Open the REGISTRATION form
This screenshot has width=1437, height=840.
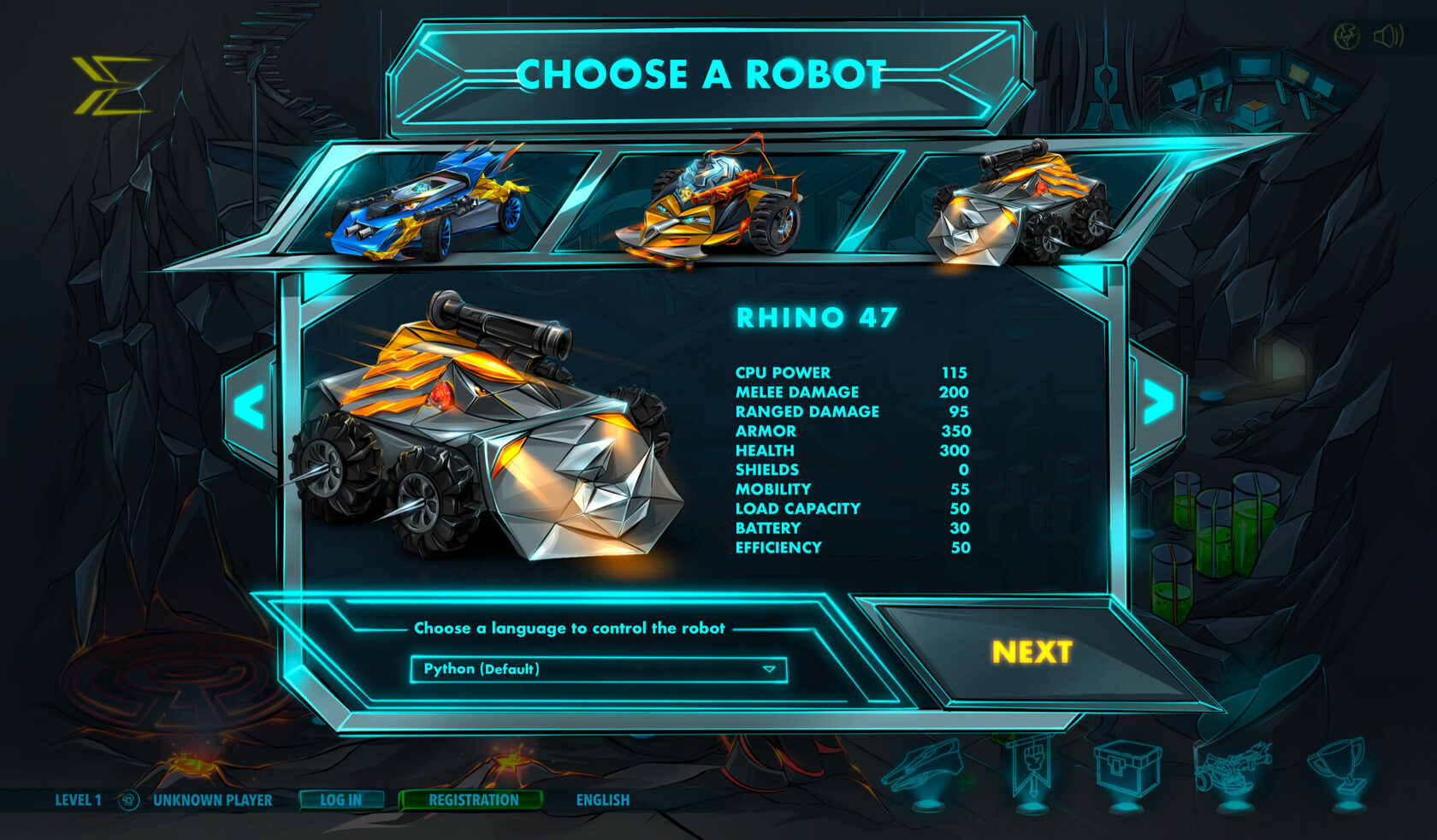pos(473,800)
